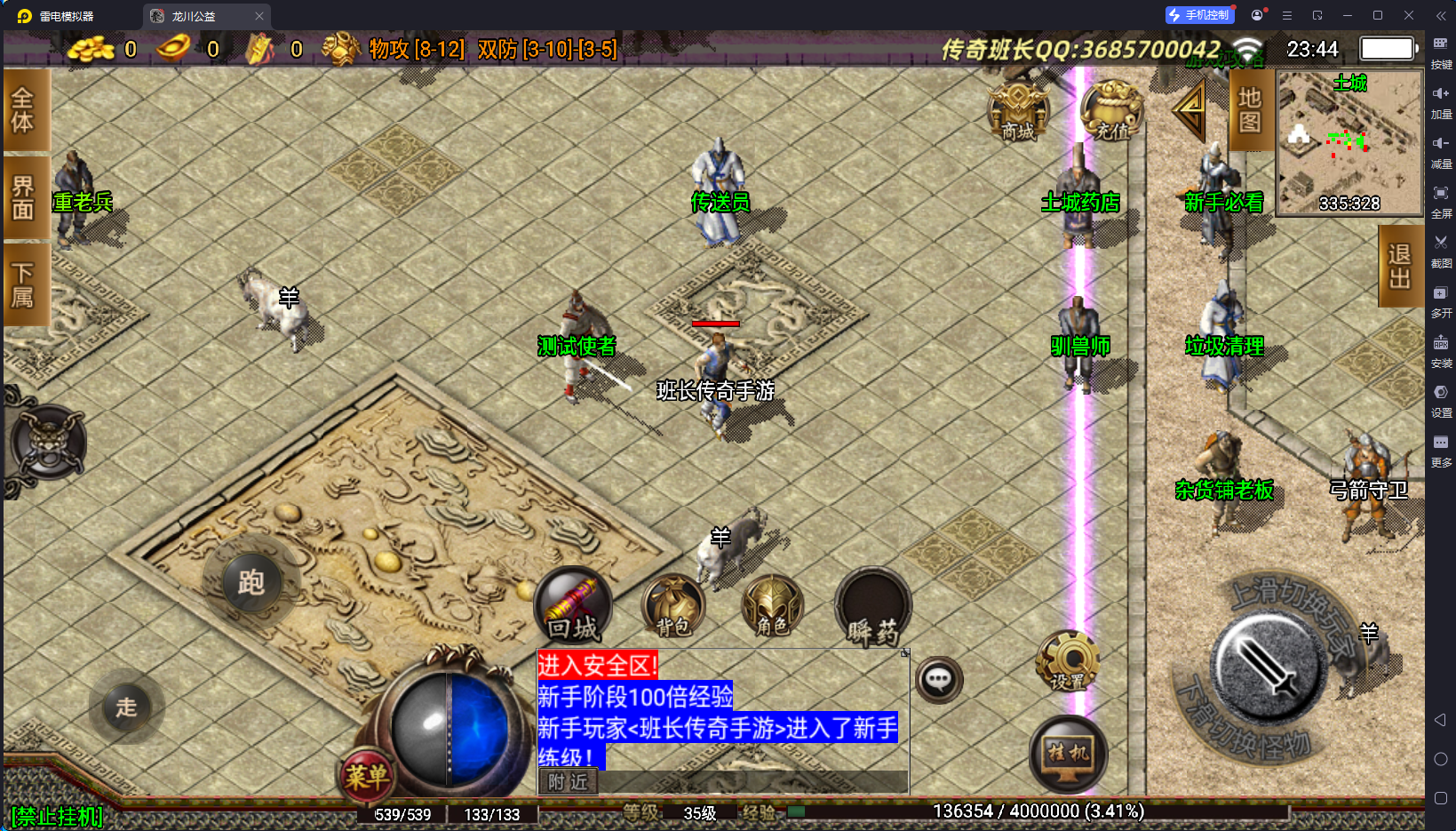
Task: Open the 角色 character sheet
Action: pyautogui.click(x=772, y=607)
